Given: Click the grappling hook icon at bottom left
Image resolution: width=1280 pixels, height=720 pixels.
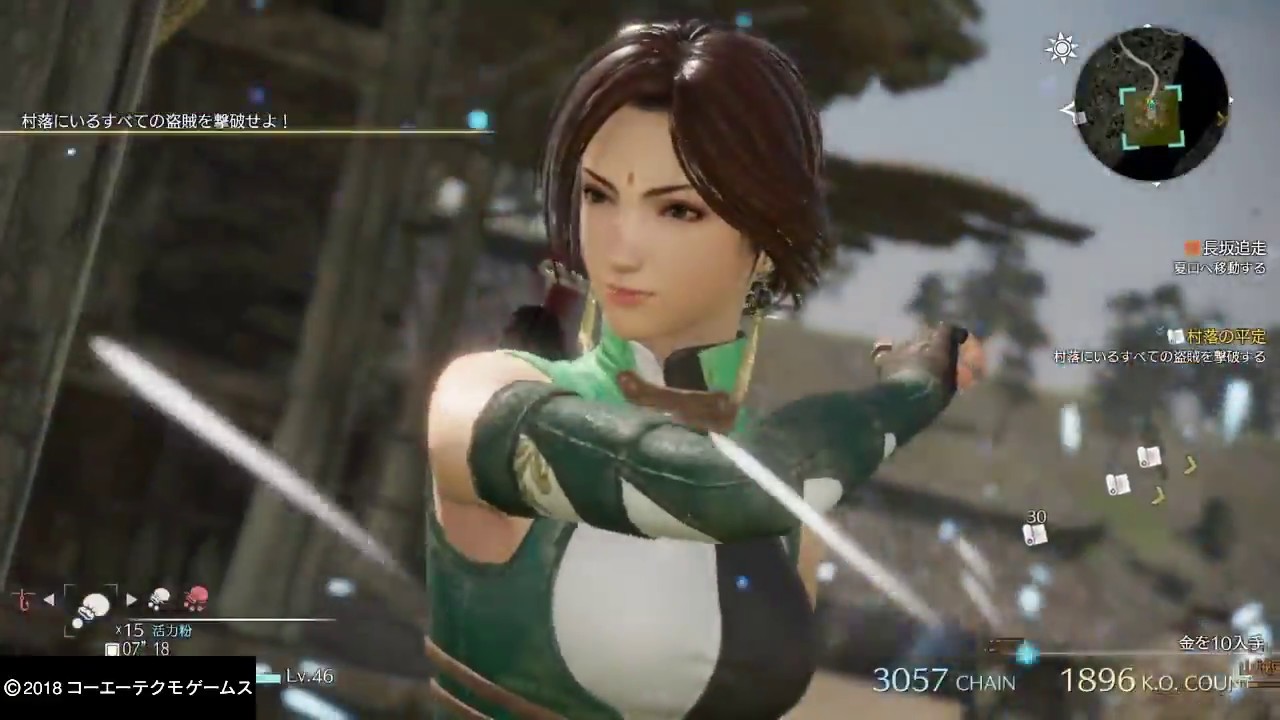Looking at the screenshot, I should [21, 598].
